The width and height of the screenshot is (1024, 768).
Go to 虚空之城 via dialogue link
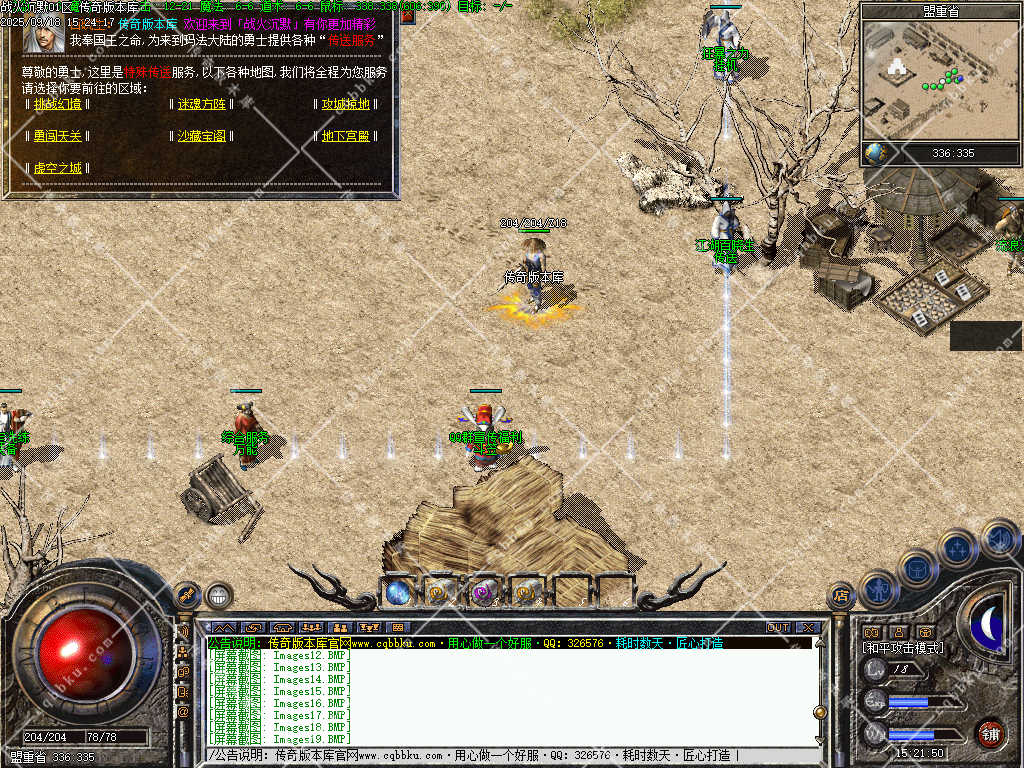pos(57,168)
